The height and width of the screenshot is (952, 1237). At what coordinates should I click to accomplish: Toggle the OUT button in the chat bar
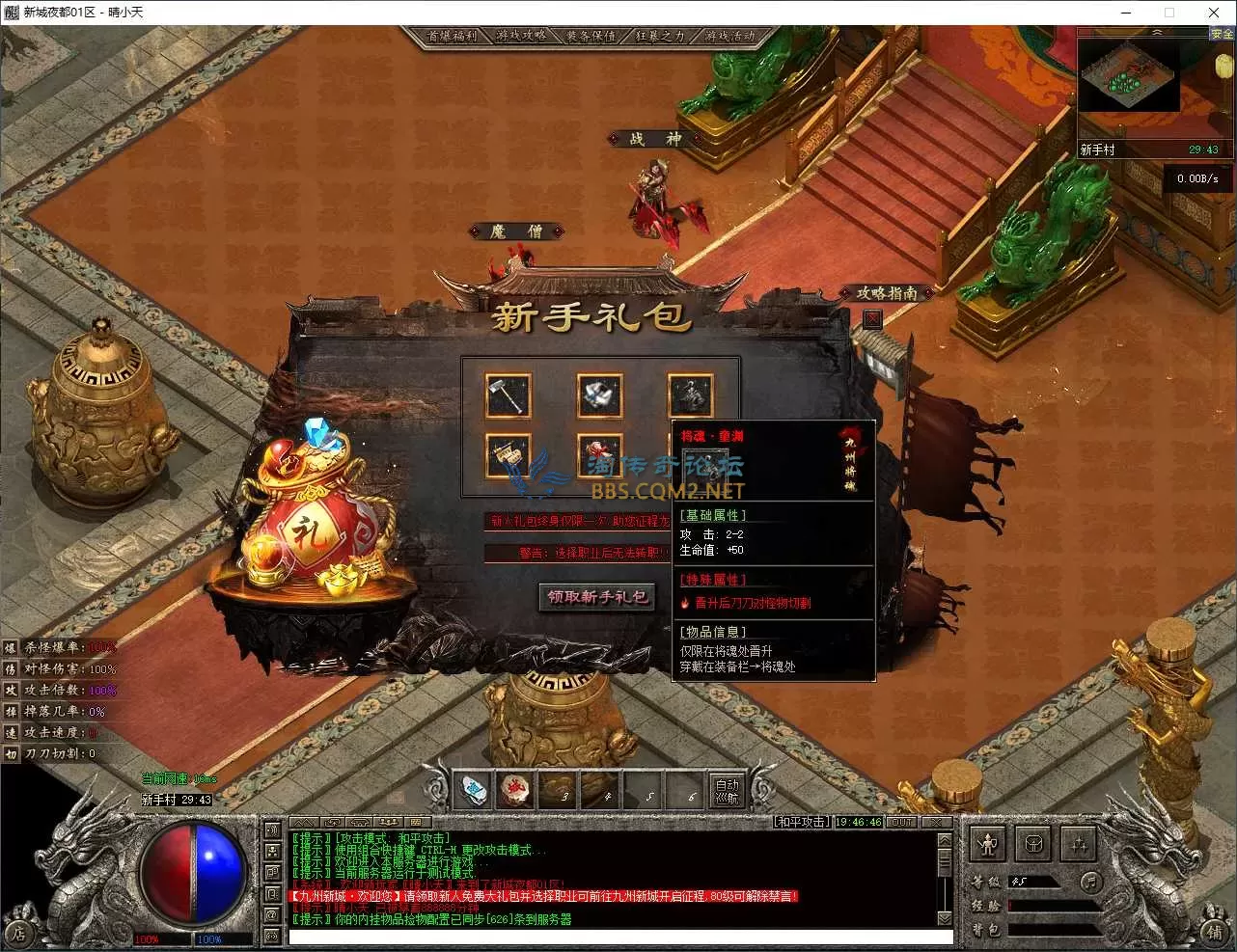tap(899, 822)
